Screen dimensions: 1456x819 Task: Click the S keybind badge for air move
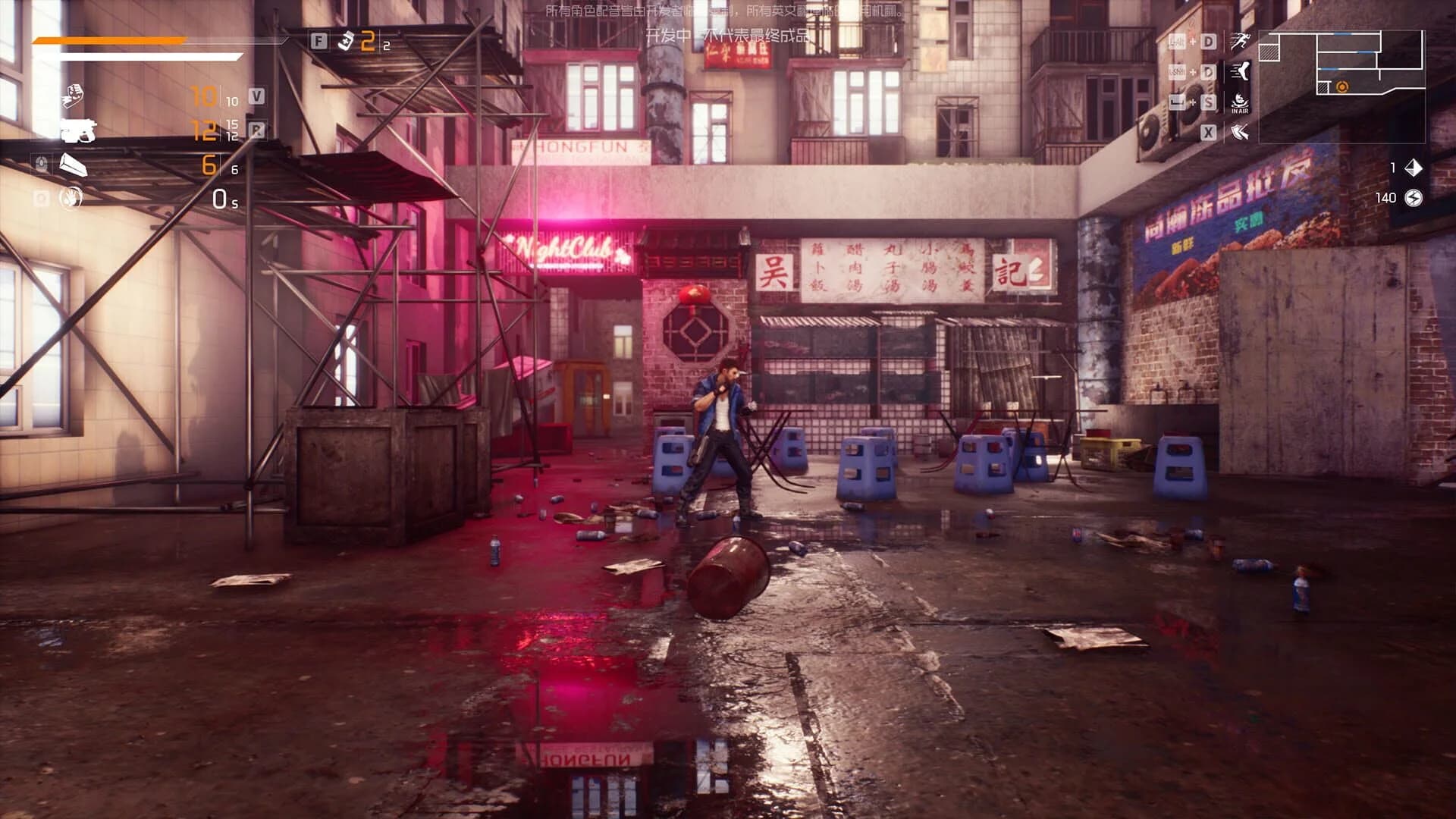(1209, 102)
